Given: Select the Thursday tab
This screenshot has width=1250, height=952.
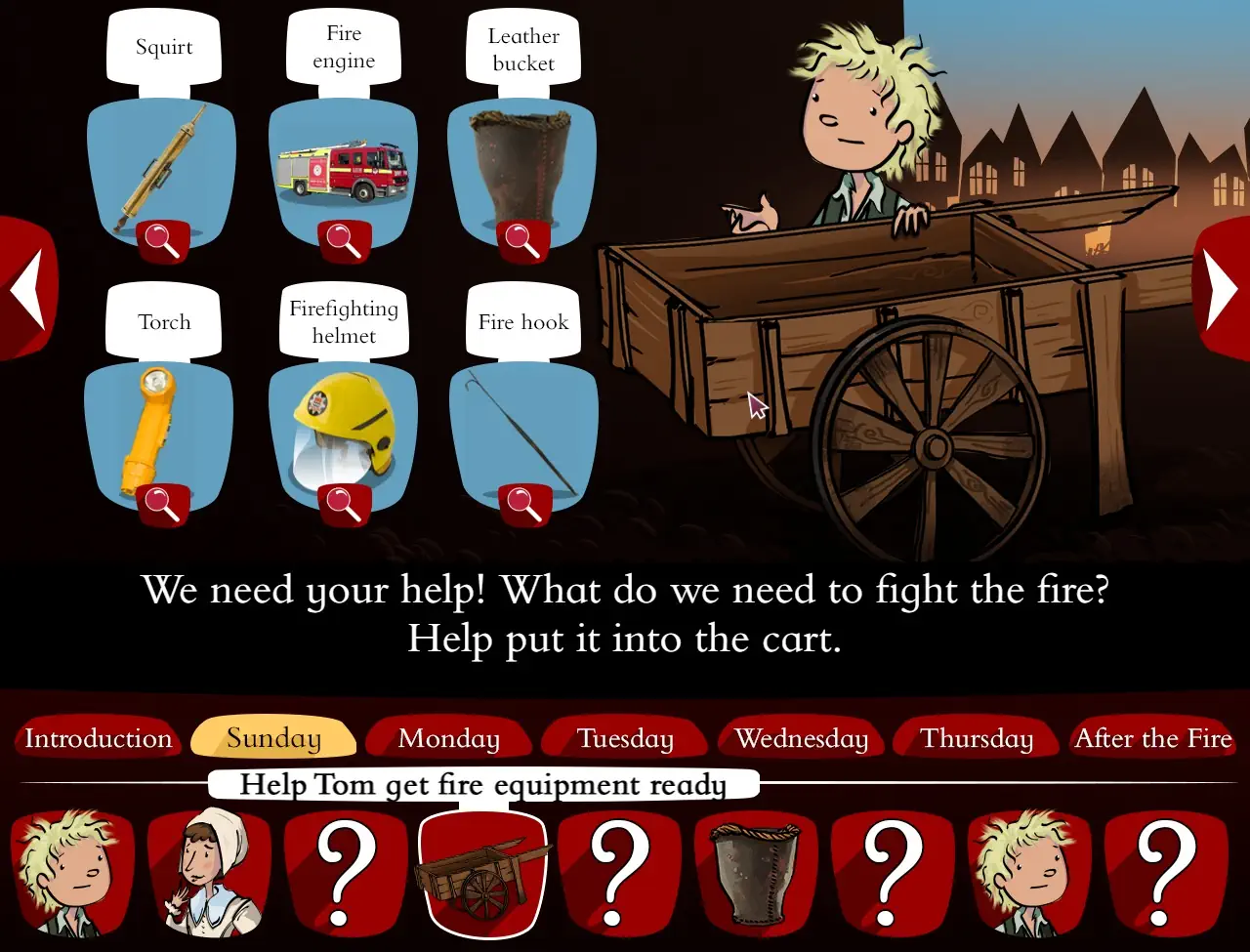Looking at the screenshot, I should pyautogui.click(x=977, y=739).
